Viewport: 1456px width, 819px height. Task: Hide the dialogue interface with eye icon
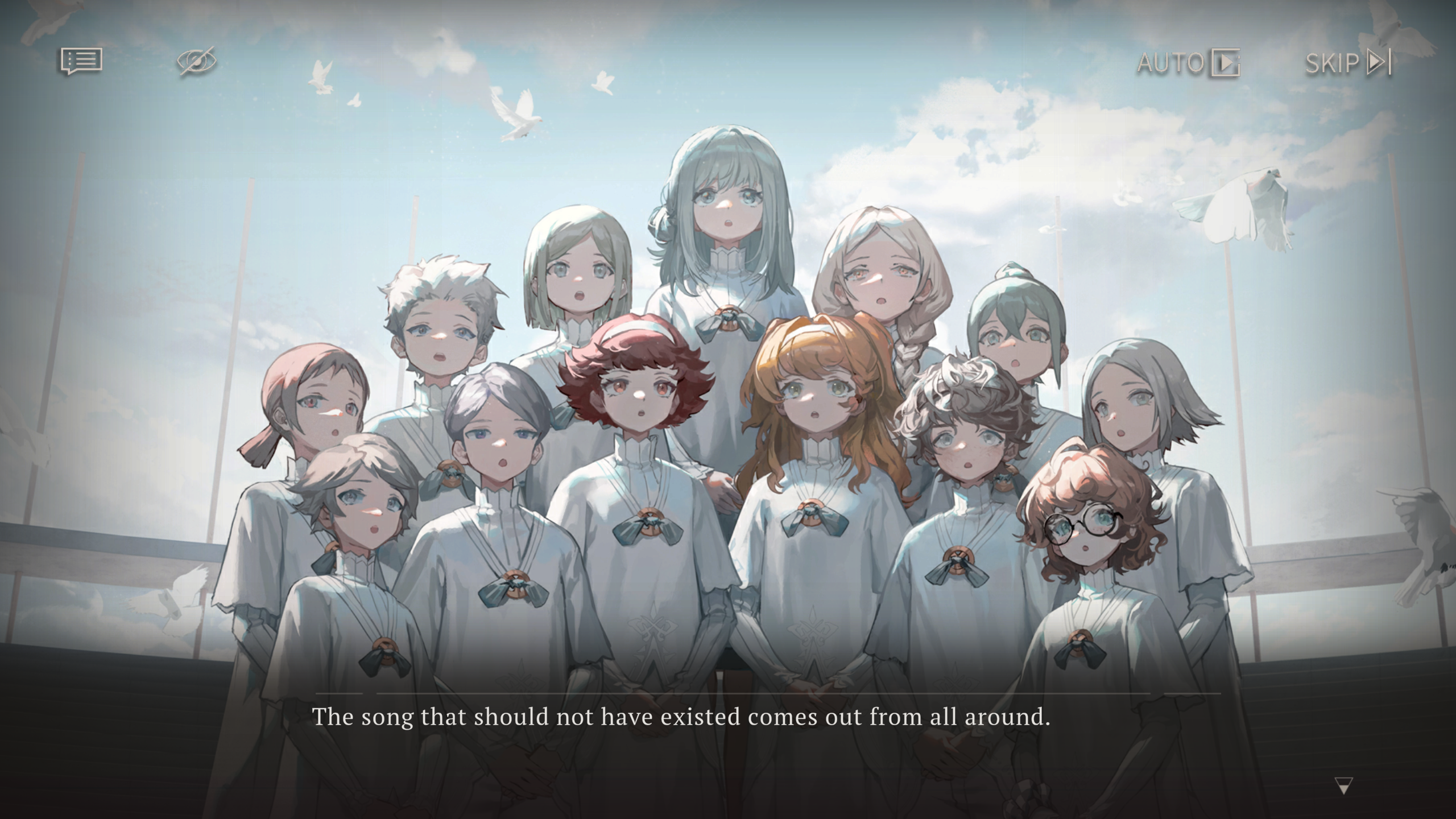click(x=196, y=61)
